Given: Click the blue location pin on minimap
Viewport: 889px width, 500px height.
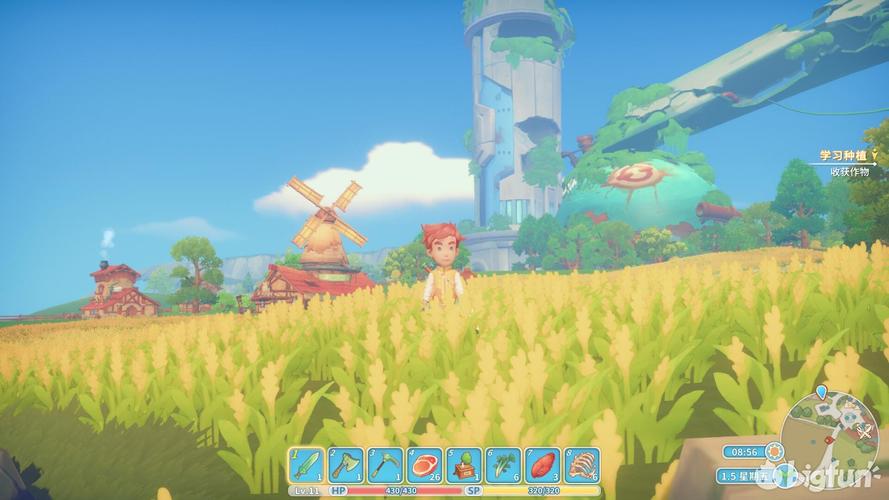Looking at the screenshot, I should point(821,392).
